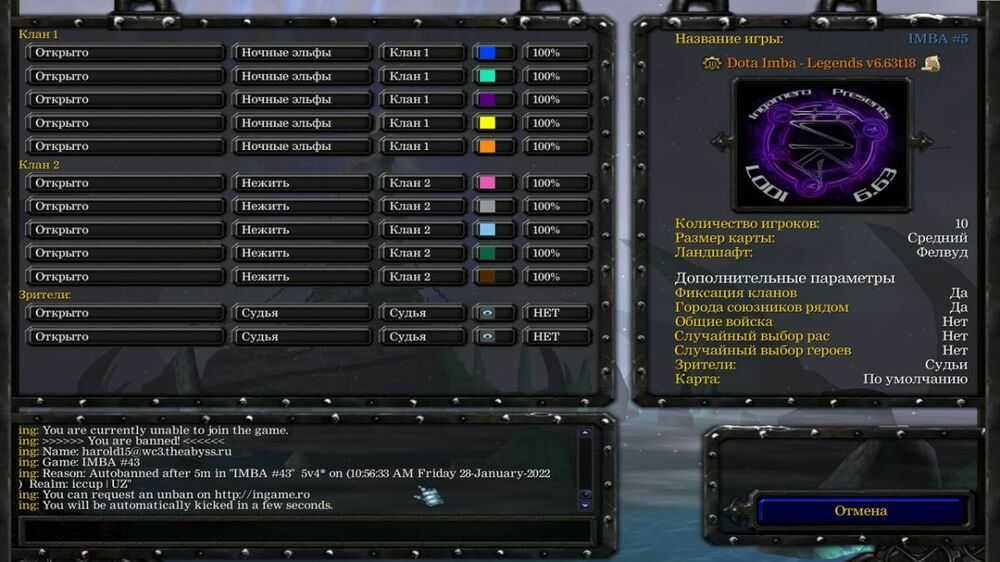Open the Клан 2 dropdown in the brown row
The width and height of the screenshot is (1000, 562).
point(422,277)
